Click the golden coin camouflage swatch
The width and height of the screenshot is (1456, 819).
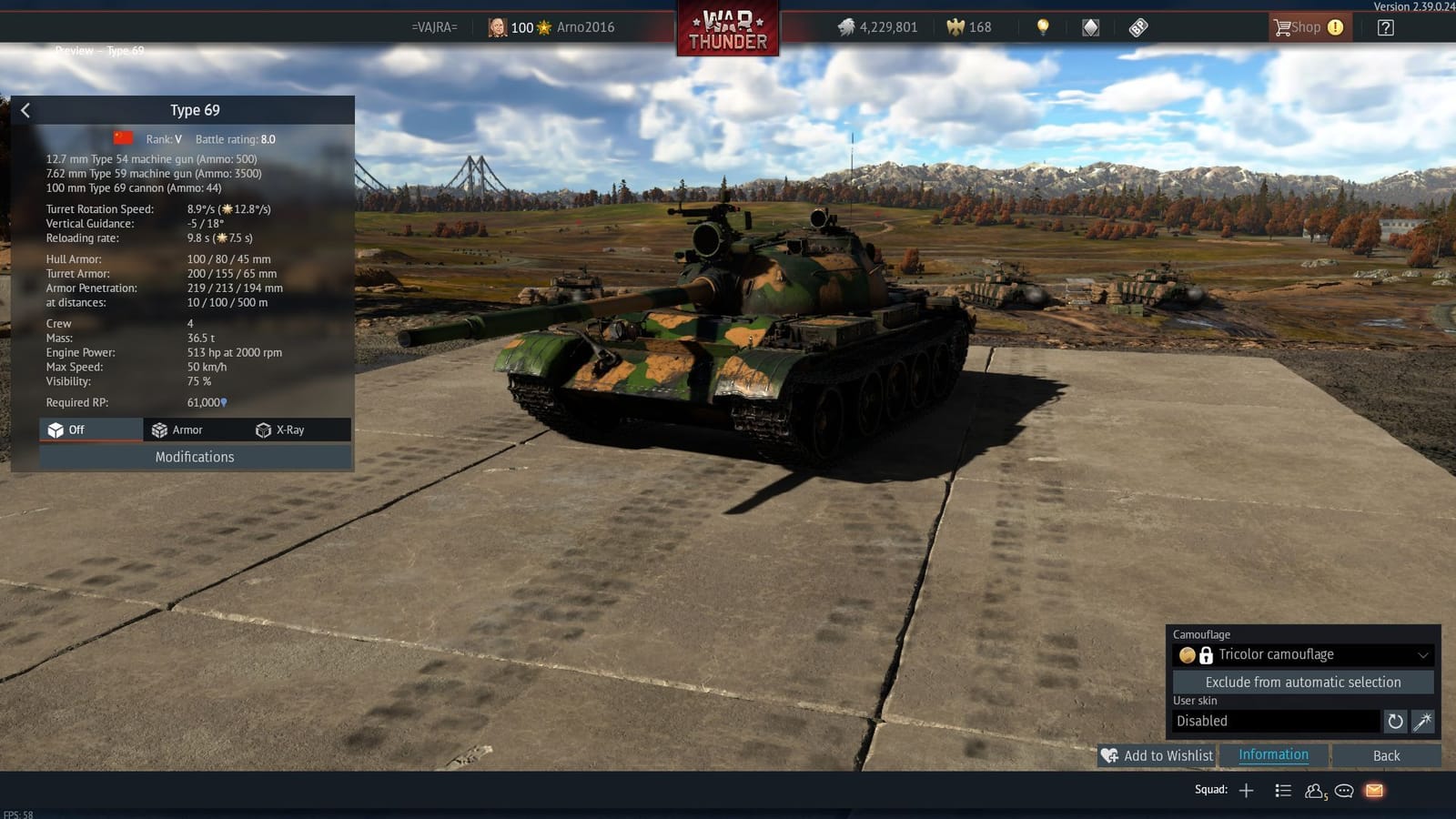[x=1188, y=654]
